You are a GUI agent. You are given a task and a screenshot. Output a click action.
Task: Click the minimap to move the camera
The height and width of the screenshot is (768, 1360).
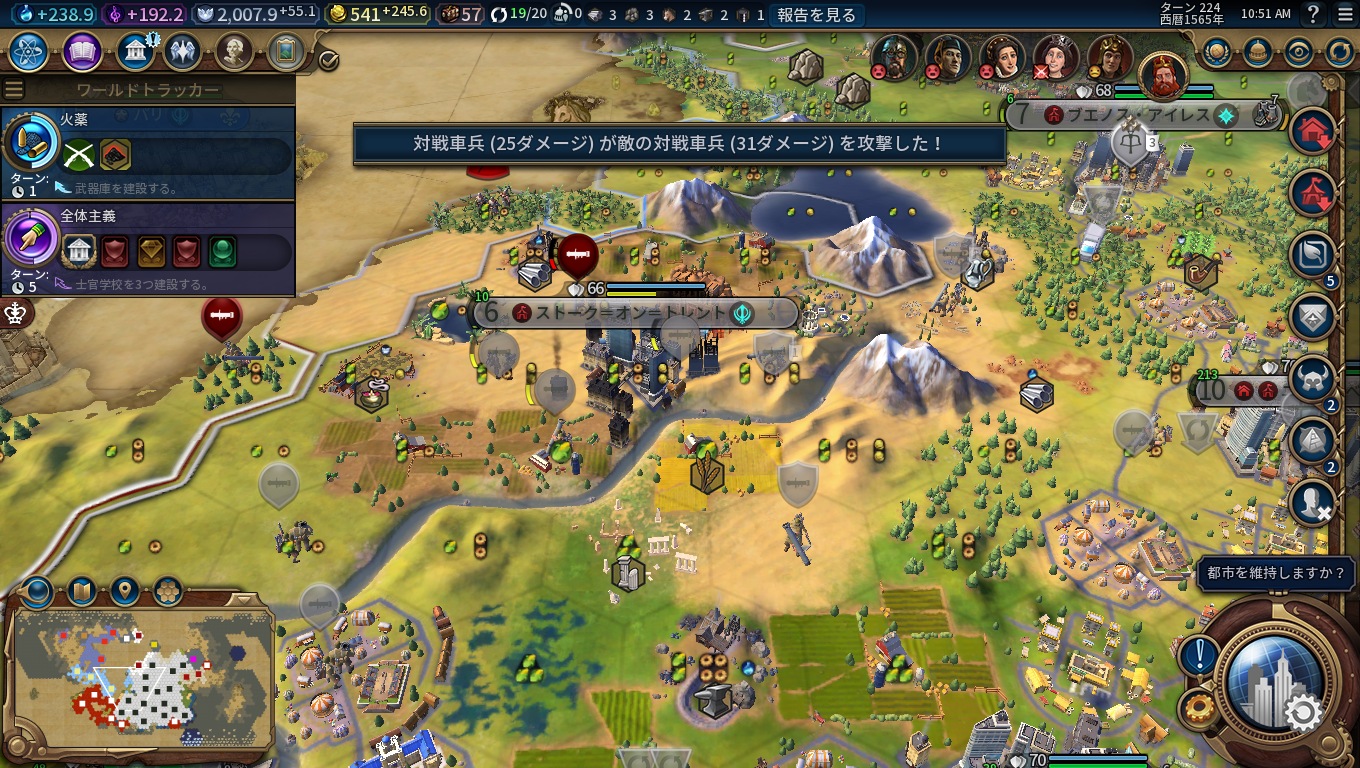140,680
